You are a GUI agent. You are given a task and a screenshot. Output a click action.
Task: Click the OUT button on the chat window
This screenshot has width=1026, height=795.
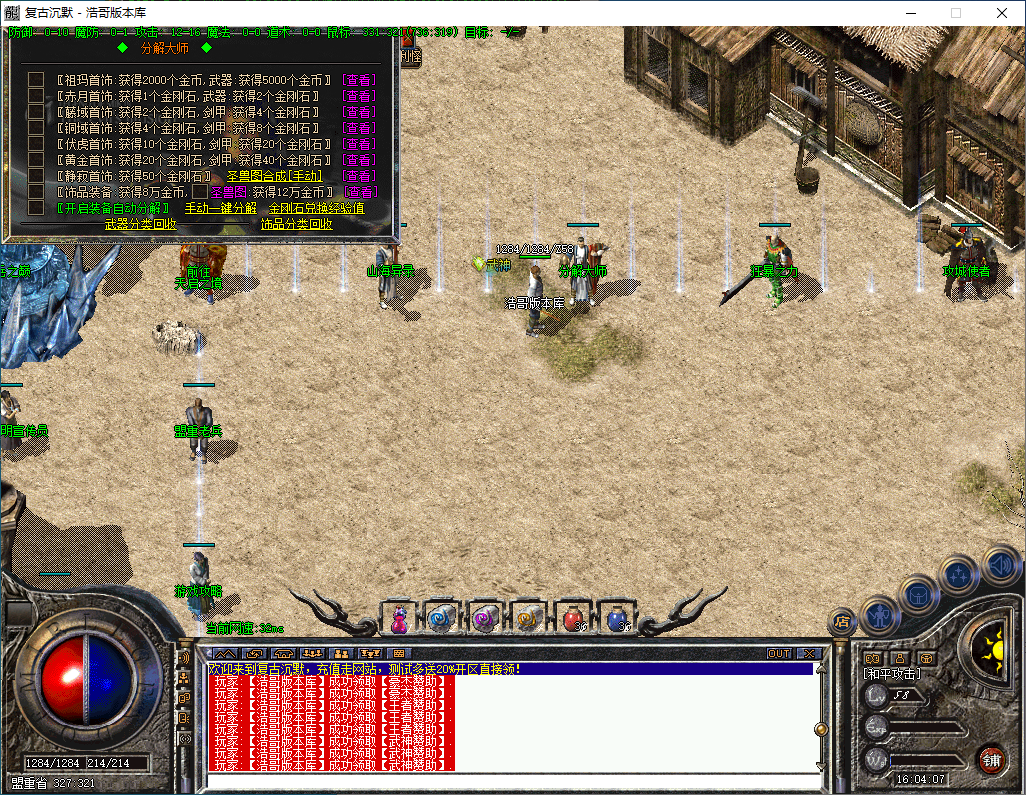[x=779, y=654]
